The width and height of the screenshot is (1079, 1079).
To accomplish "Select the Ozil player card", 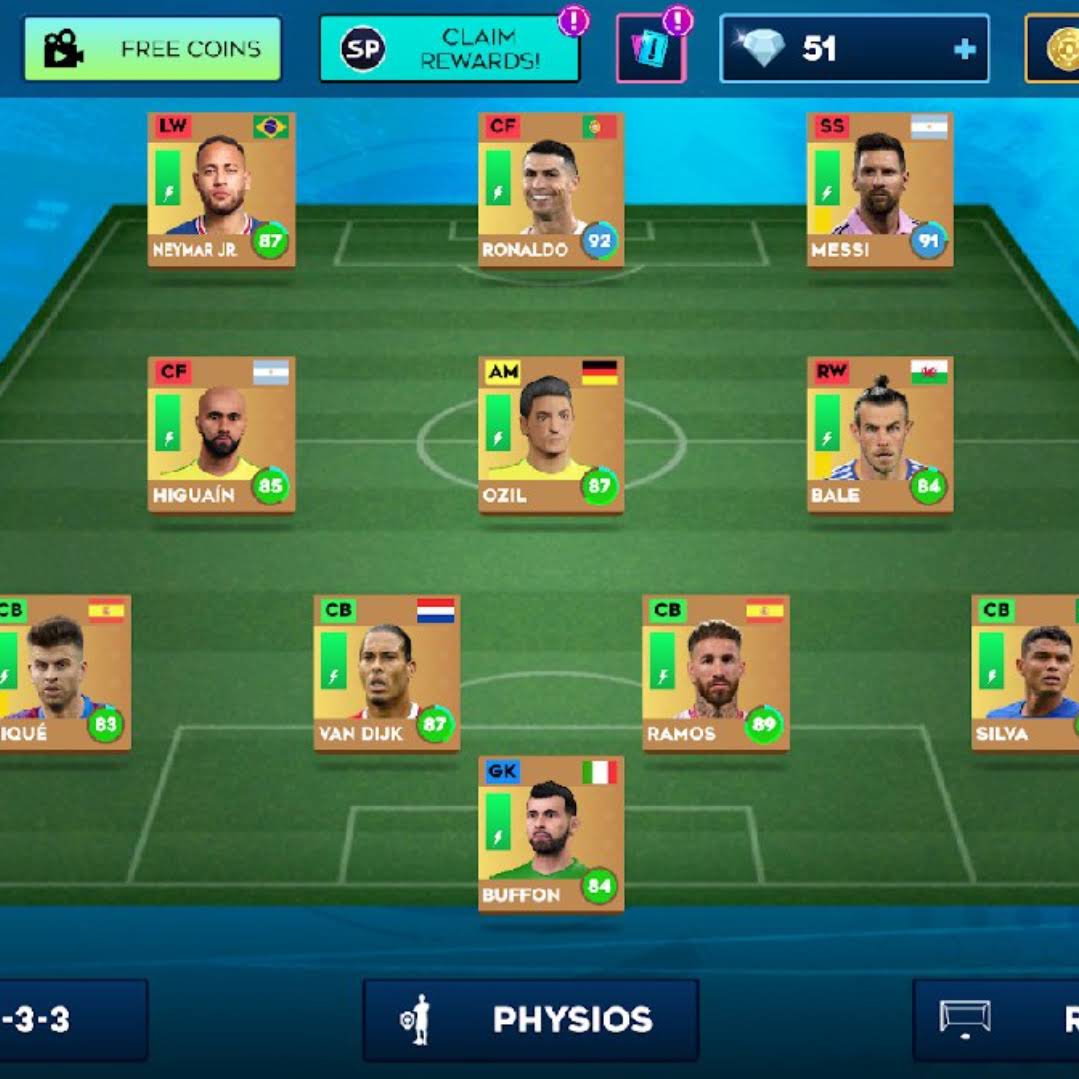I will tap(551, 435).
